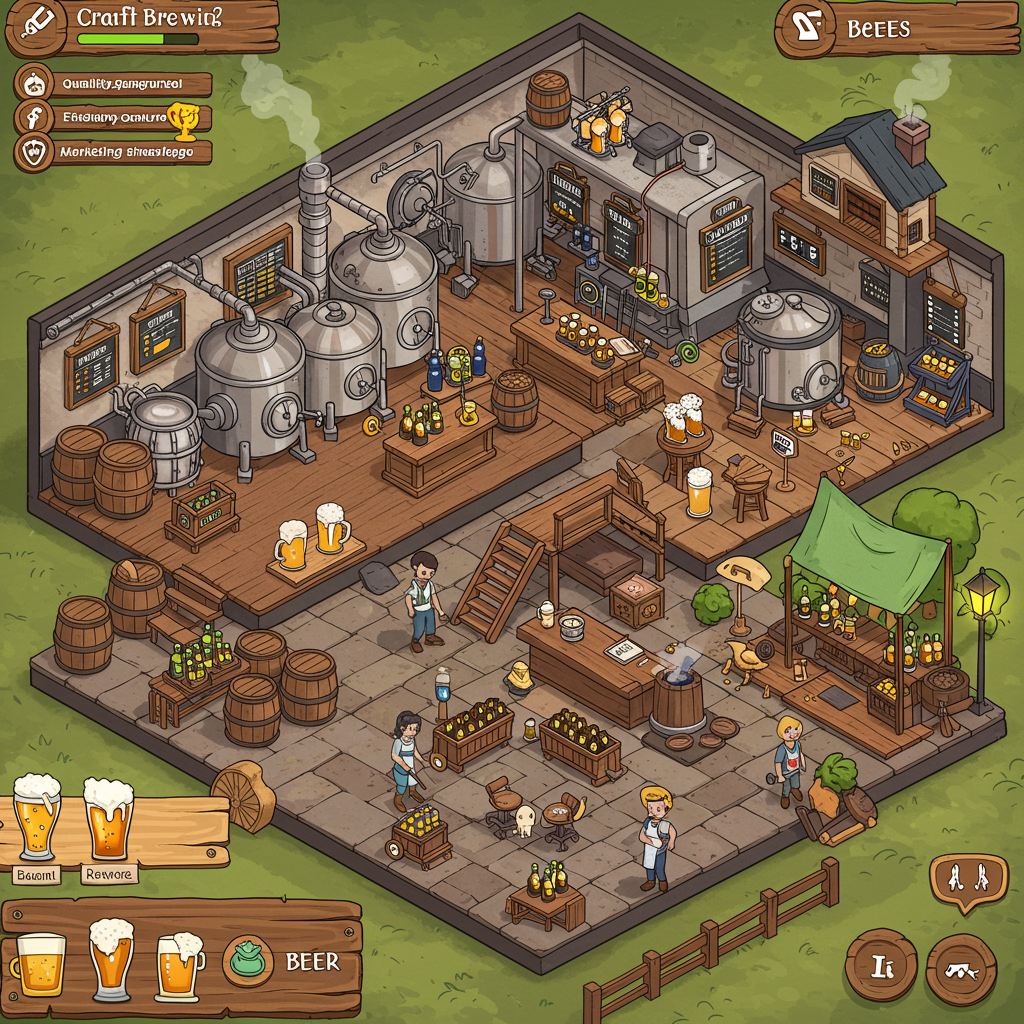Select the beer glass above the Bewini label
1024x1024 pixels.
[37, 817]
